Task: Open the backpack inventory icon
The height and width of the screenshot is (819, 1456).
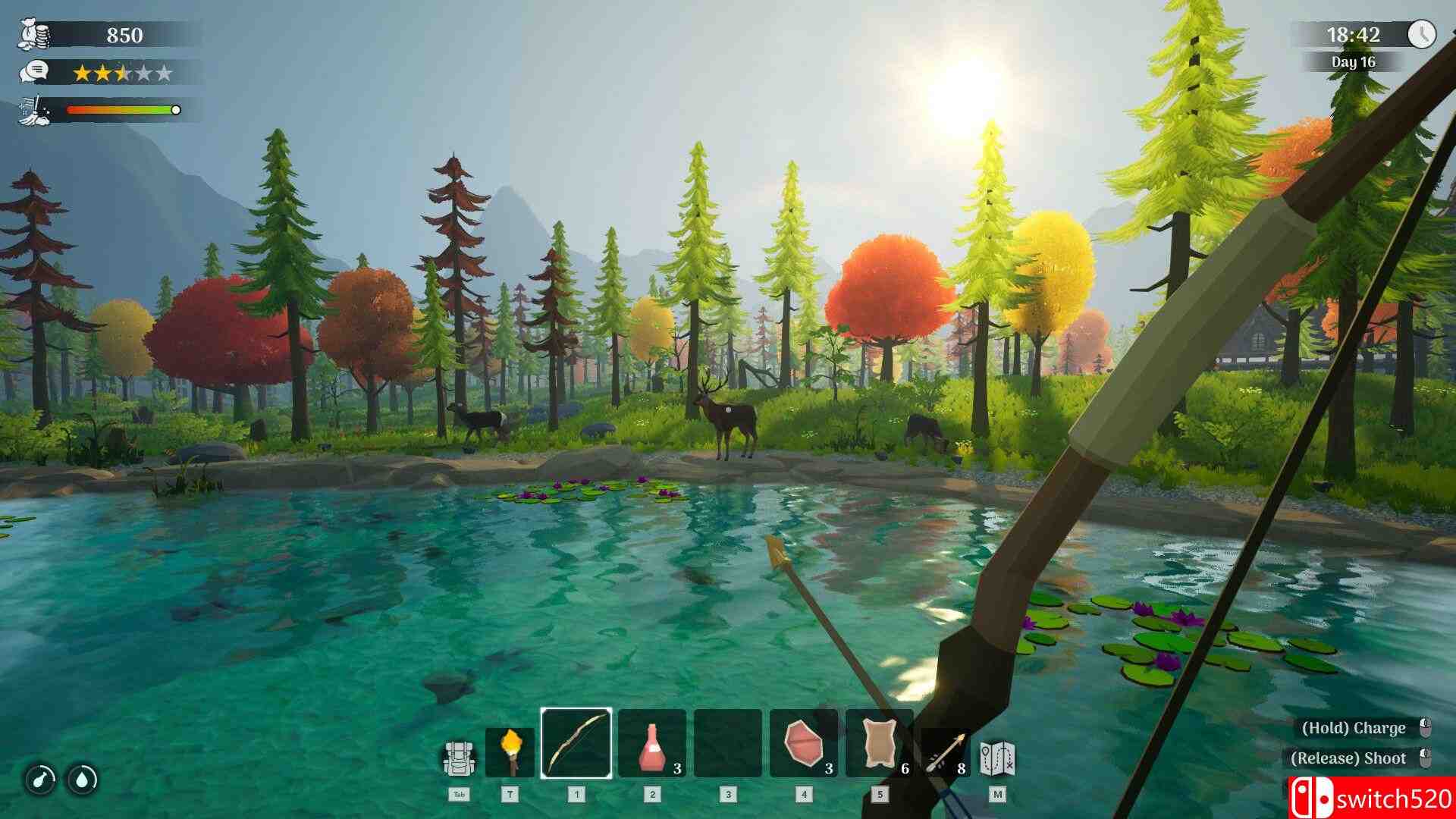Action: [460, 758]
